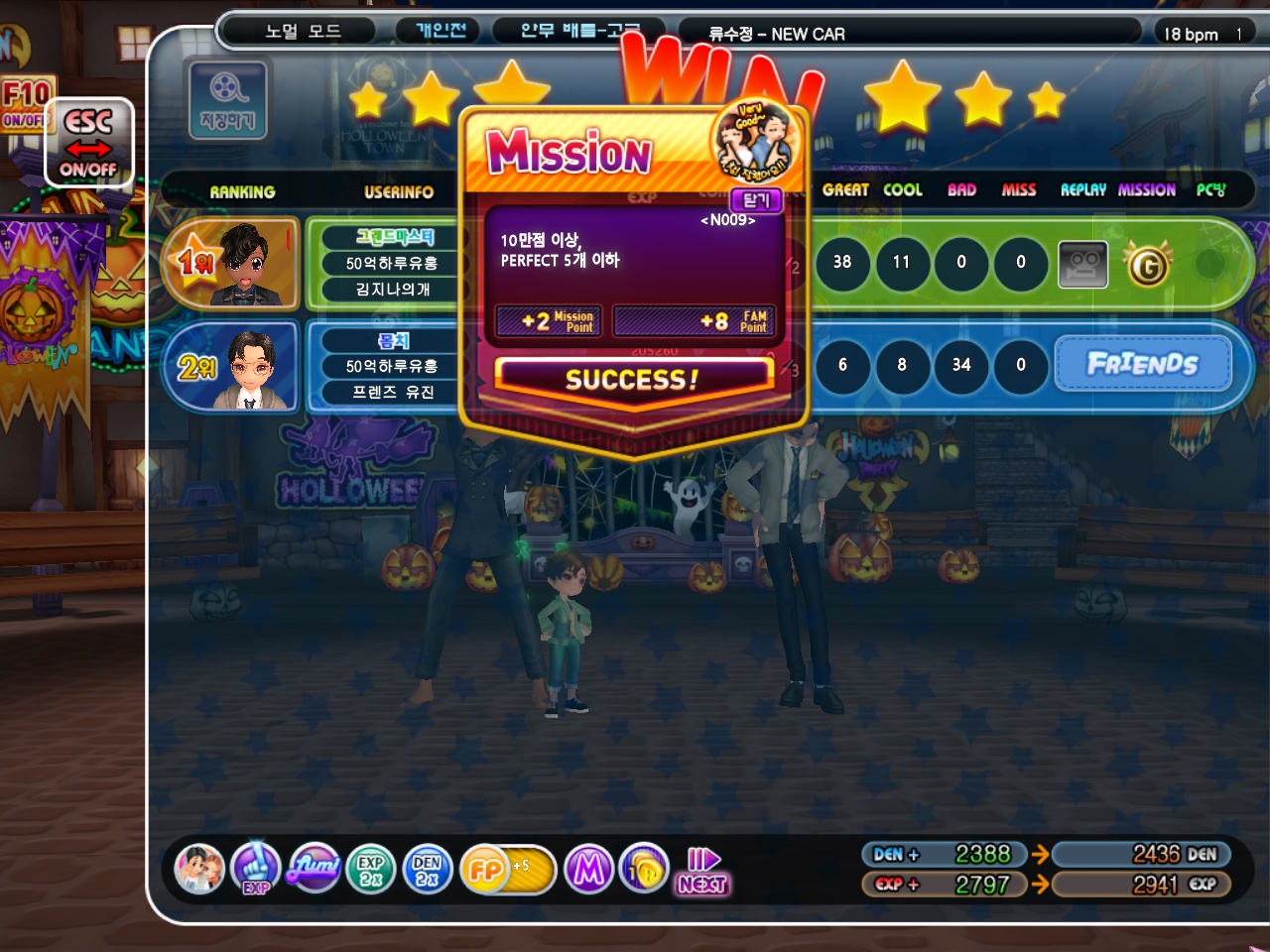Click the NEXT button
The width and height of the screenshot is (1270, 952).
click(x=702, y=872)
